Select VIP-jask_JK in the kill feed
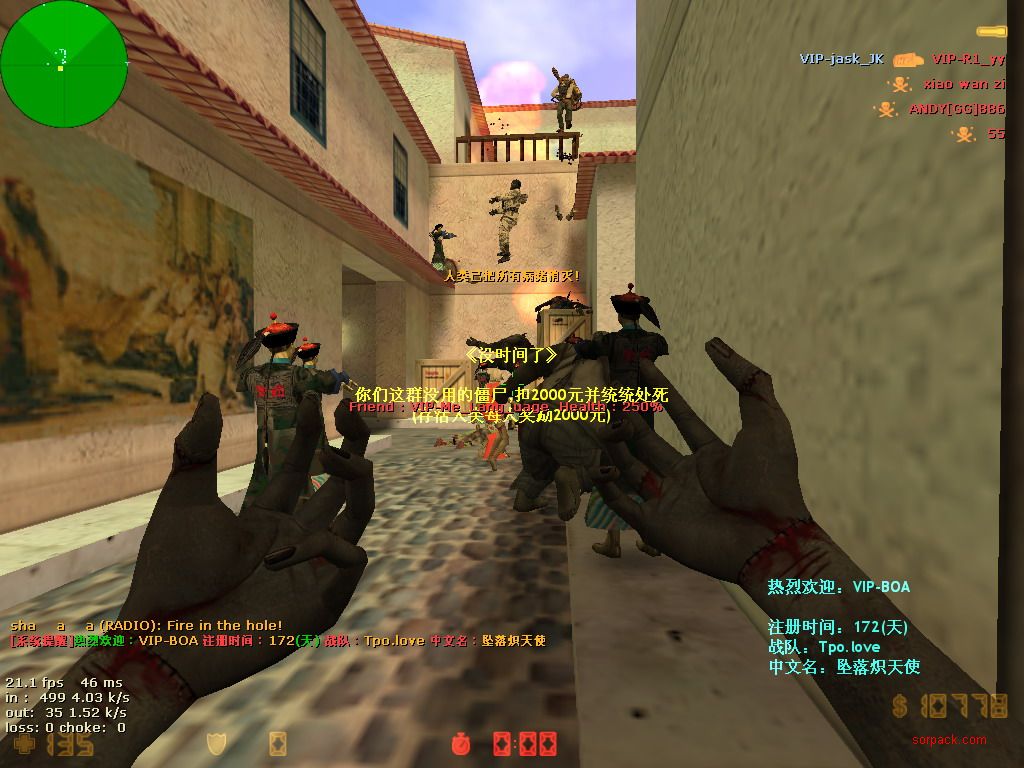Image resolution: width=1024 pixels, height=768 pixels. point(841,59)
